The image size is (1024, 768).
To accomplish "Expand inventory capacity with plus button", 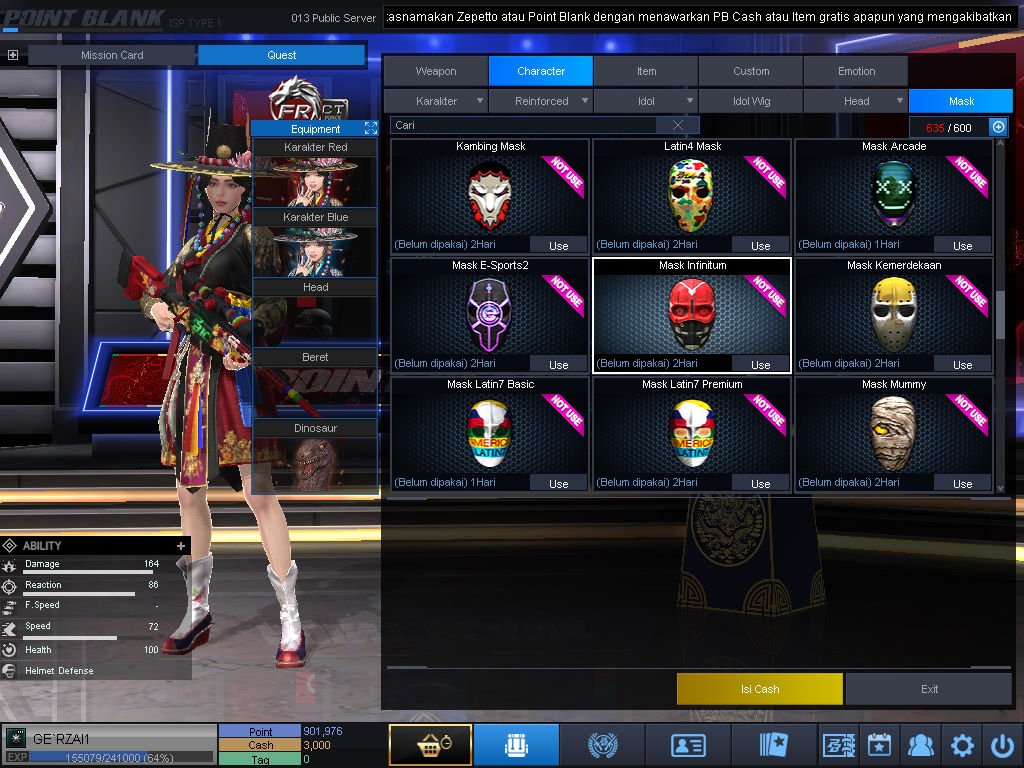I will tap(997, 127).
